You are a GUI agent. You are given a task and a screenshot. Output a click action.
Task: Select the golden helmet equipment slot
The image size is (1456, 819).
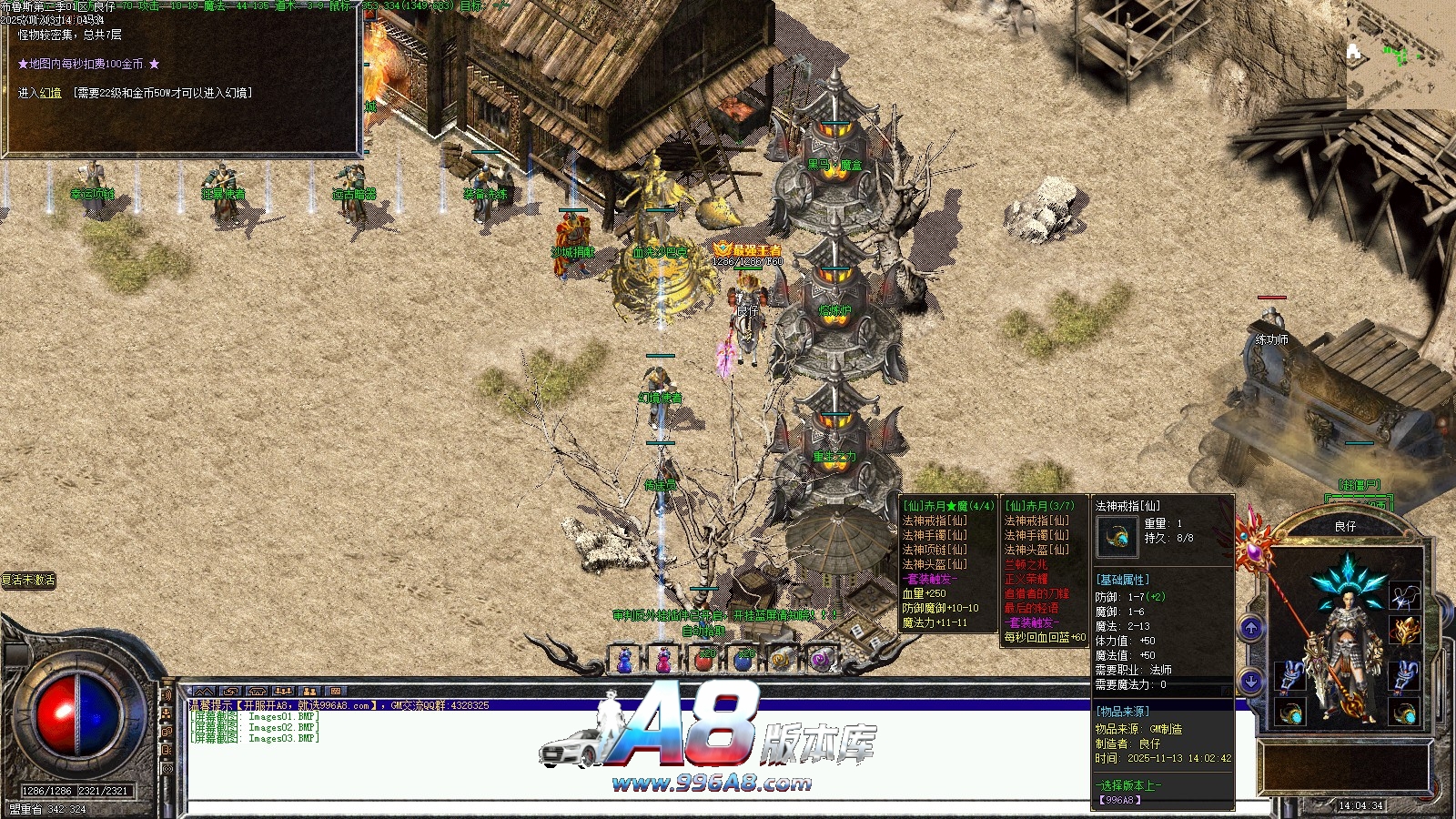pyautogui.click(x=1404, y=630)
